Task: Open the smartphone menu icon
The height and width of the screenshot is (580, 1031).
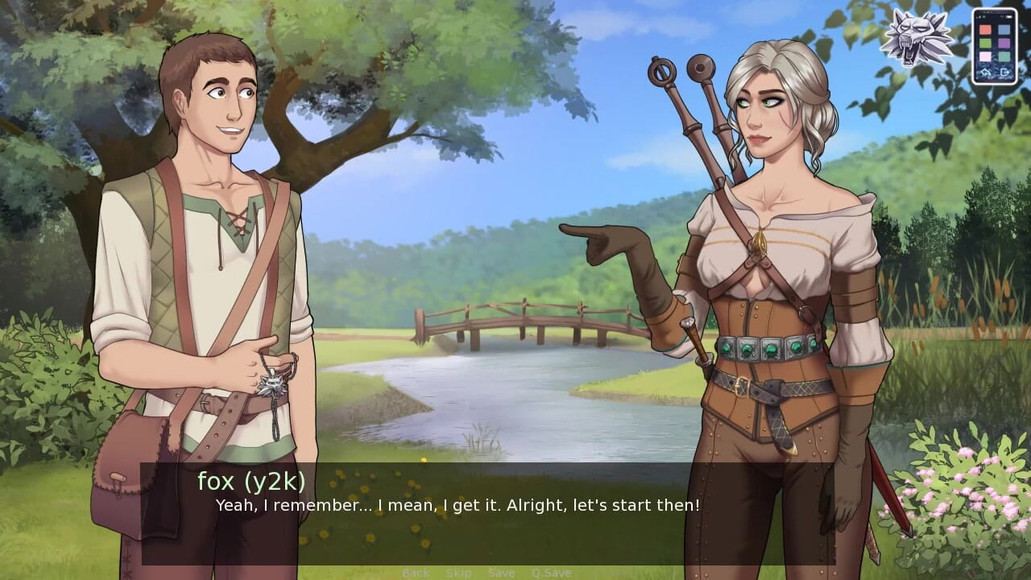Action: coord(993,46)
